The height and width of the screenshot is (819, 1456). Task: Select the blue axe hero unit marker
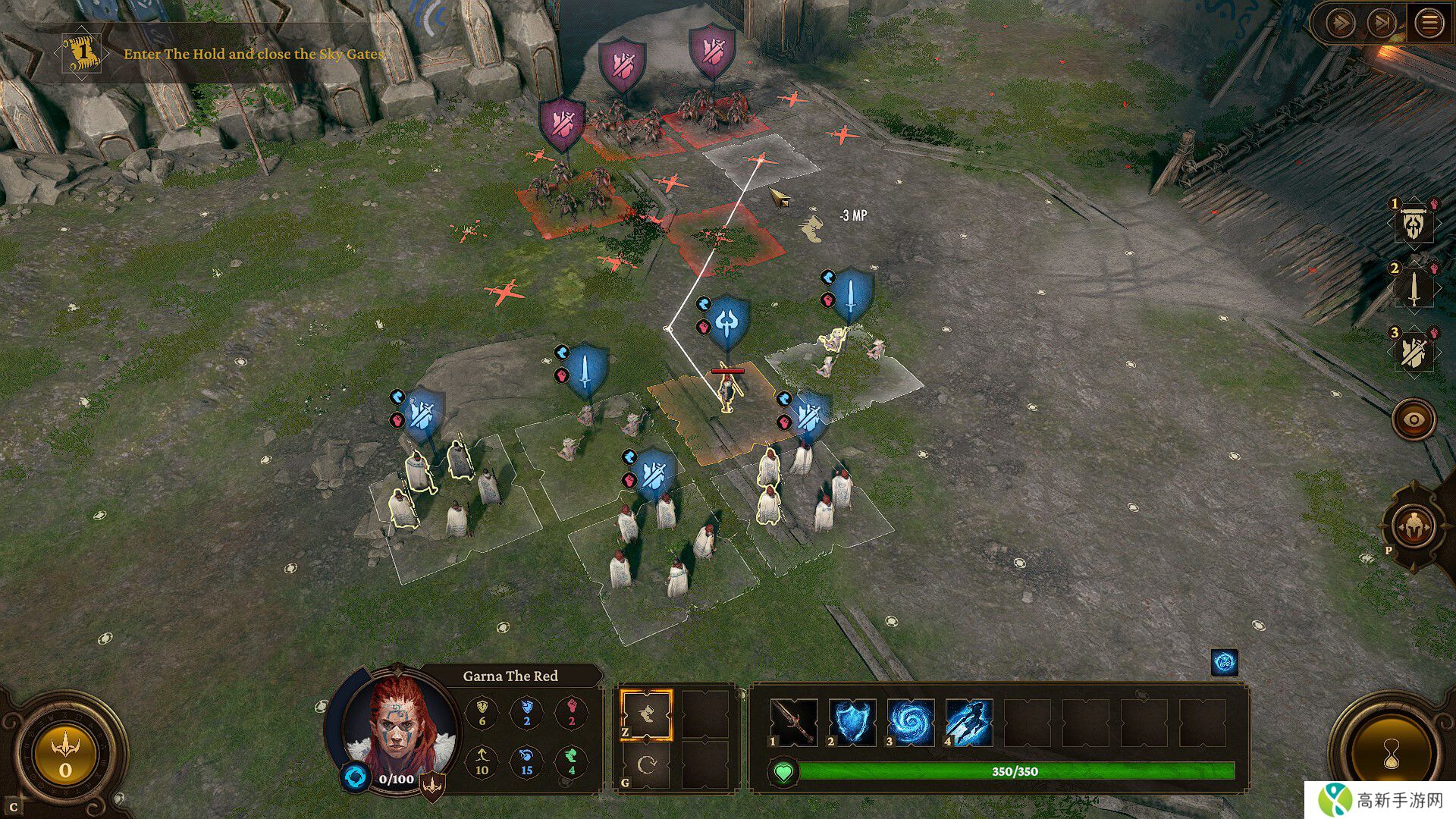point(727,322)
